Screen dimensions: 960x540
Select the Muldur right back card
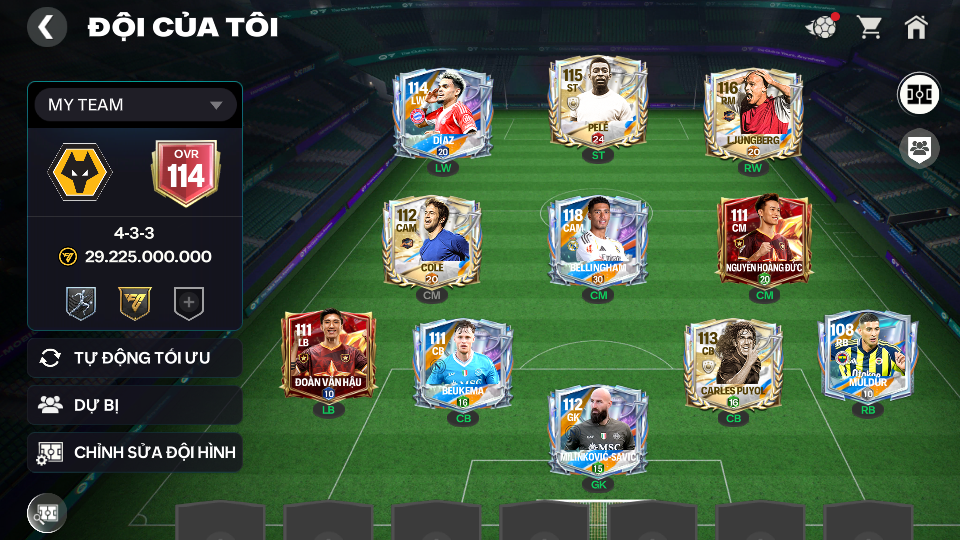click(x=867, y=356)
